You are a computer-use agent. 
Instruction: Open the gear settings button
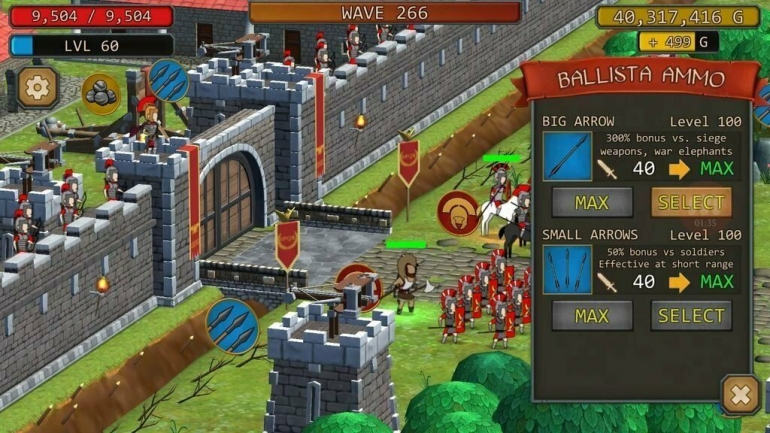38,88
